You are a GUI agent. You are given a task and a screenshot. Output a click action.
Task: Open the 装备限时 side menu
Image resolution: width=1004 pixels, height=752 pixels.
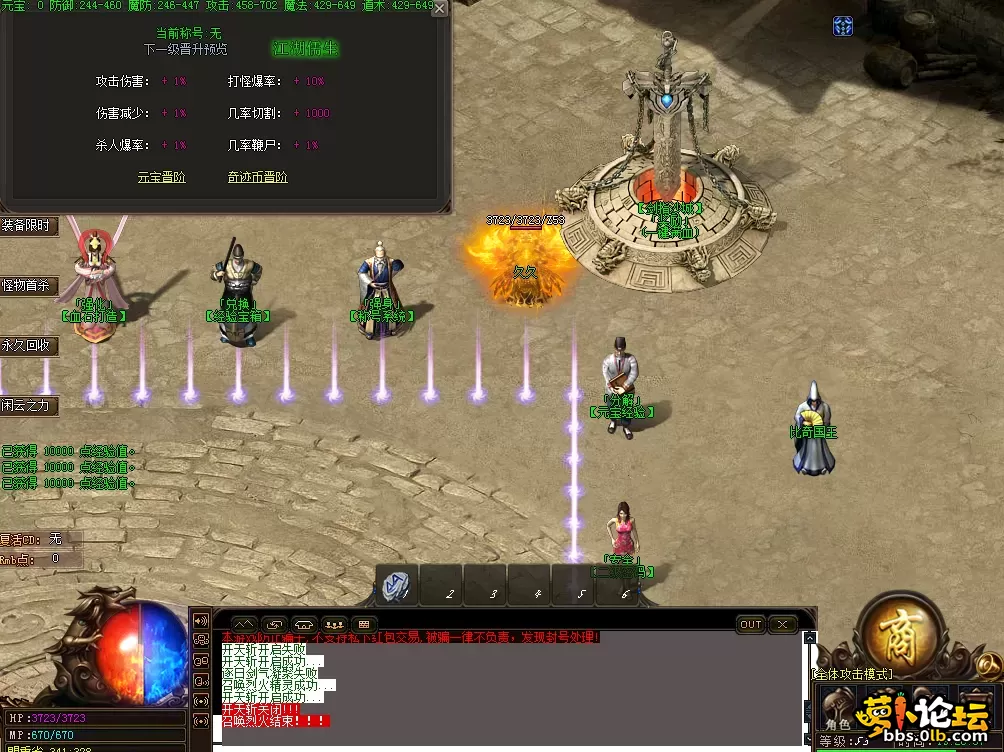tap(26, 226)
